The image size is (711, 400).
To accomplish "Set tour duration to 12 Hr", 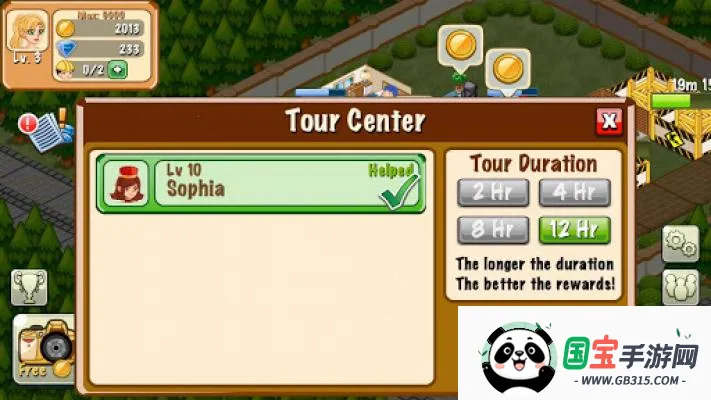I will (x=573, y=230).
